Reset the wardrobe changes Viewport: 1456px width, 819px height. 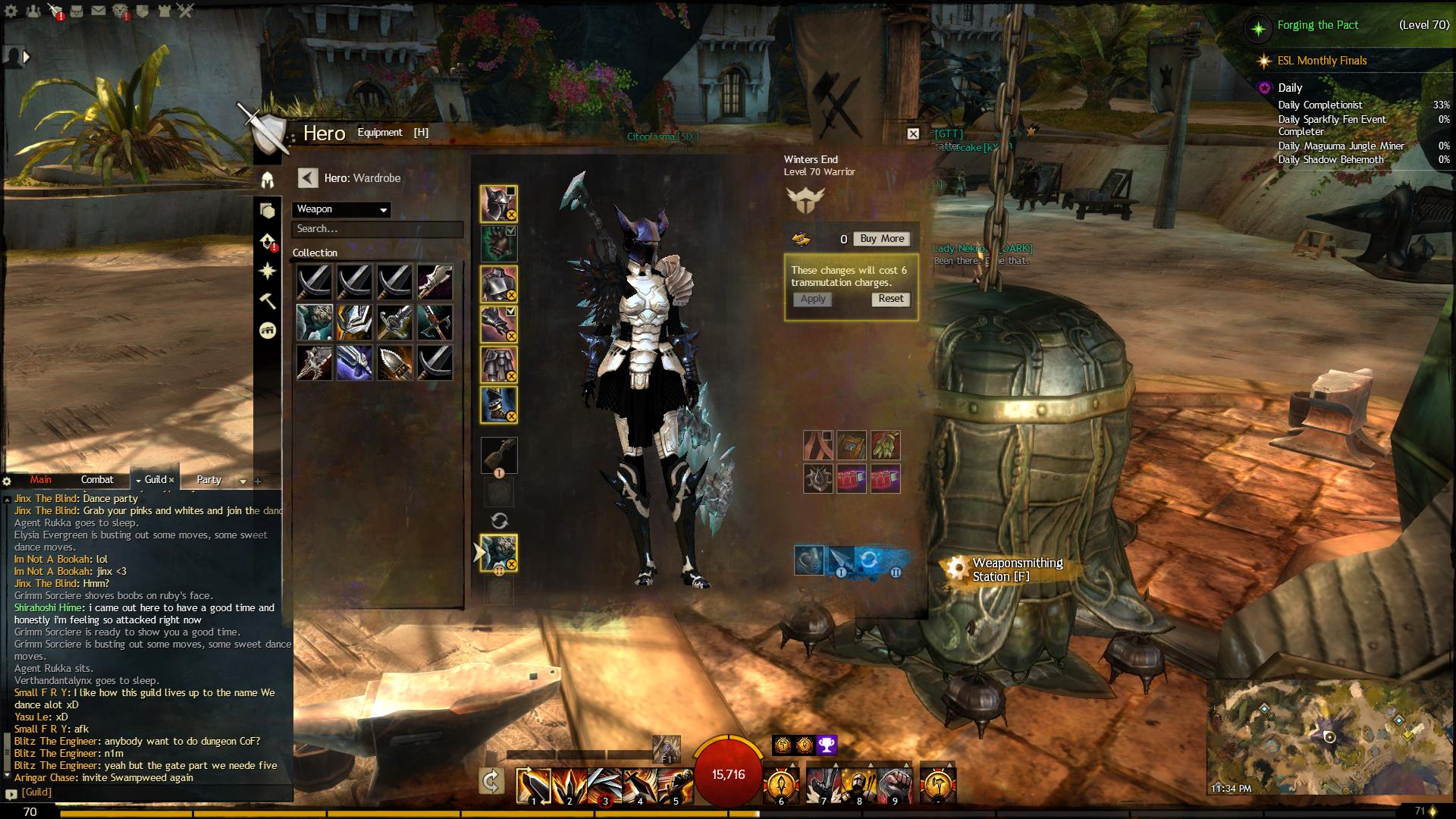point(890,299)
